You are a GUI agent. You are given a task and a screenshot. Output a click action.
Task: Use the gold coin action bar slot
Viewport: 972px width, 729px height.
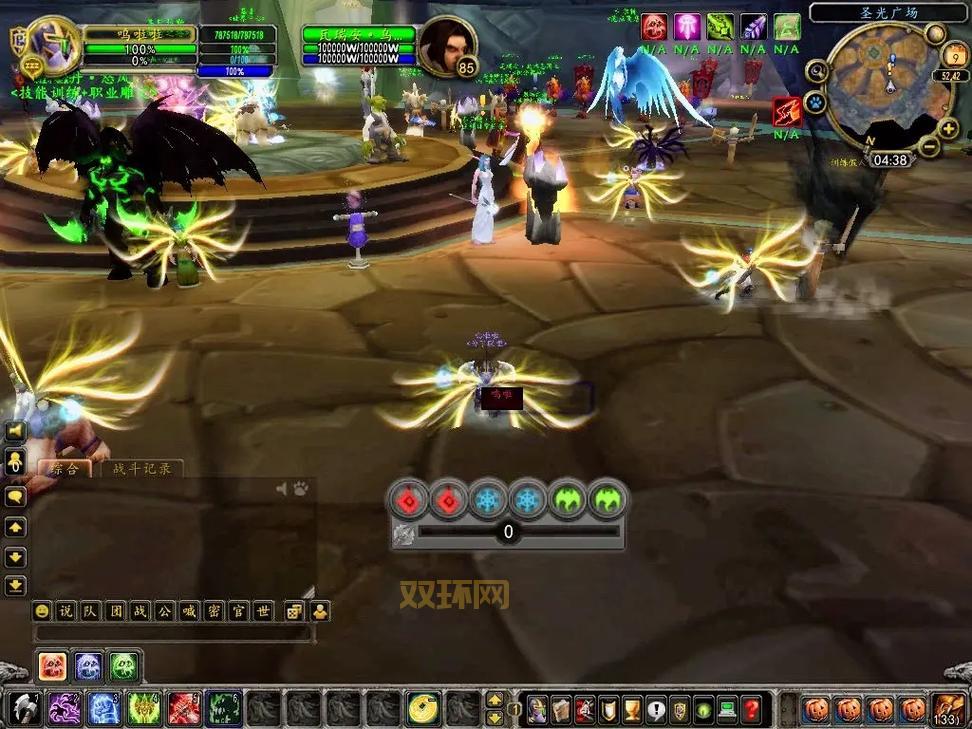coord(423,709)
